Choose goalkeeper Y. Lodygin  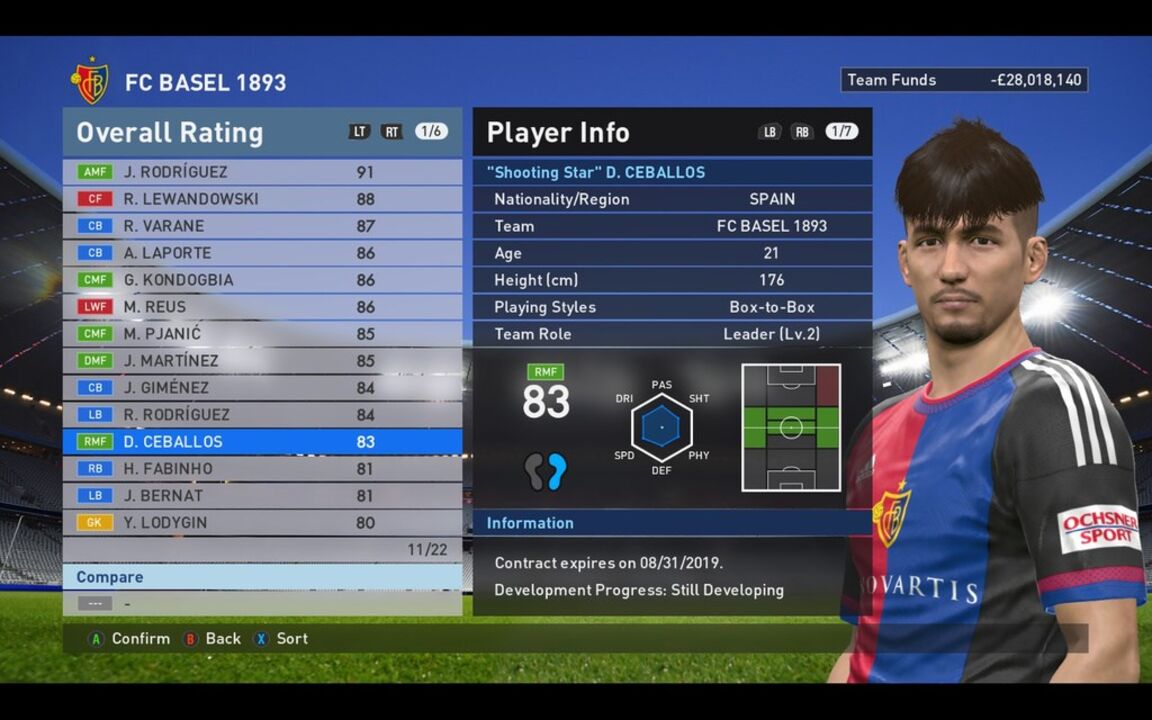click(x=262, y=522)
